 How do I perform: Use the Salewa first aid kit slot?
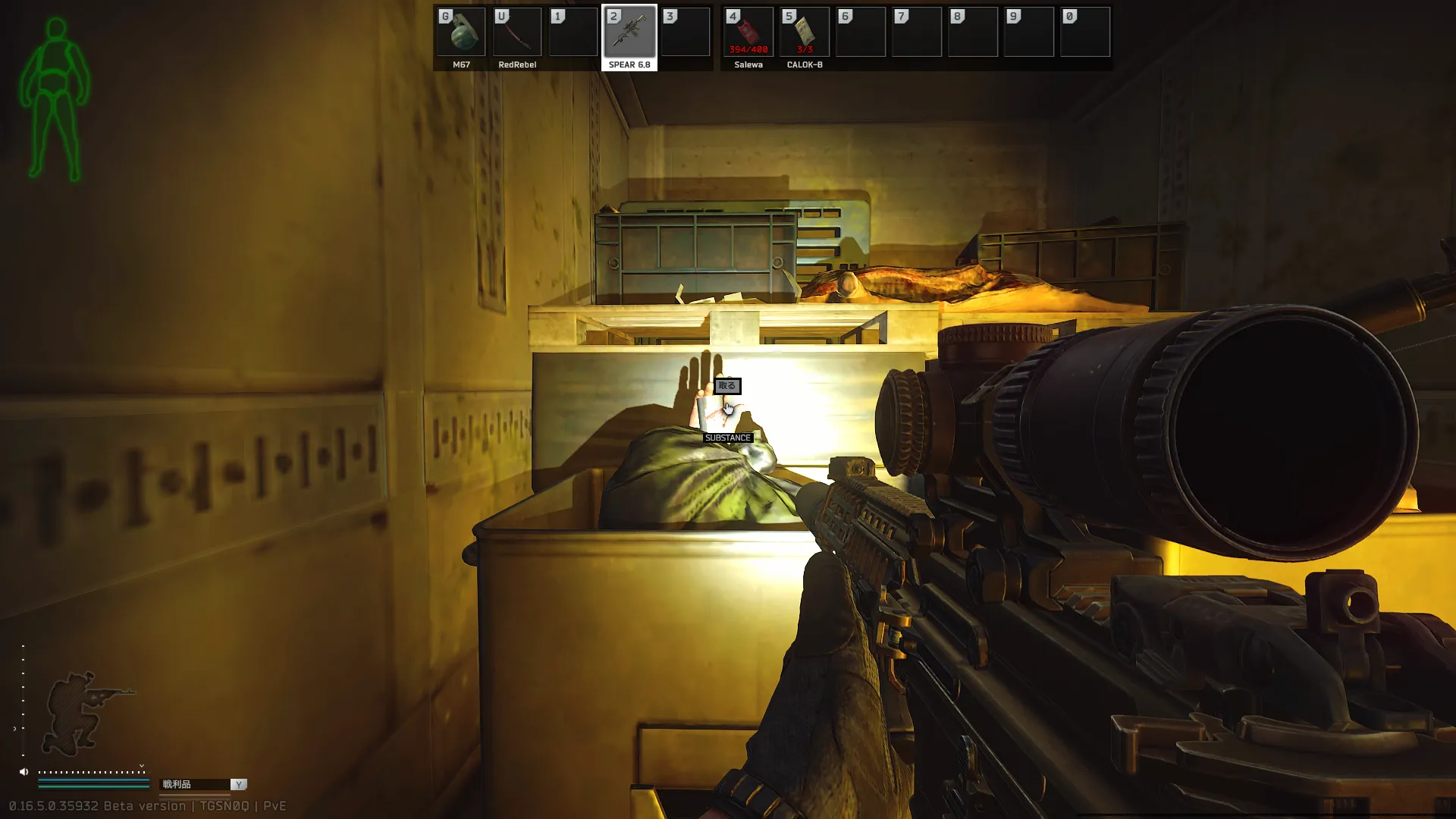(748, 33)
